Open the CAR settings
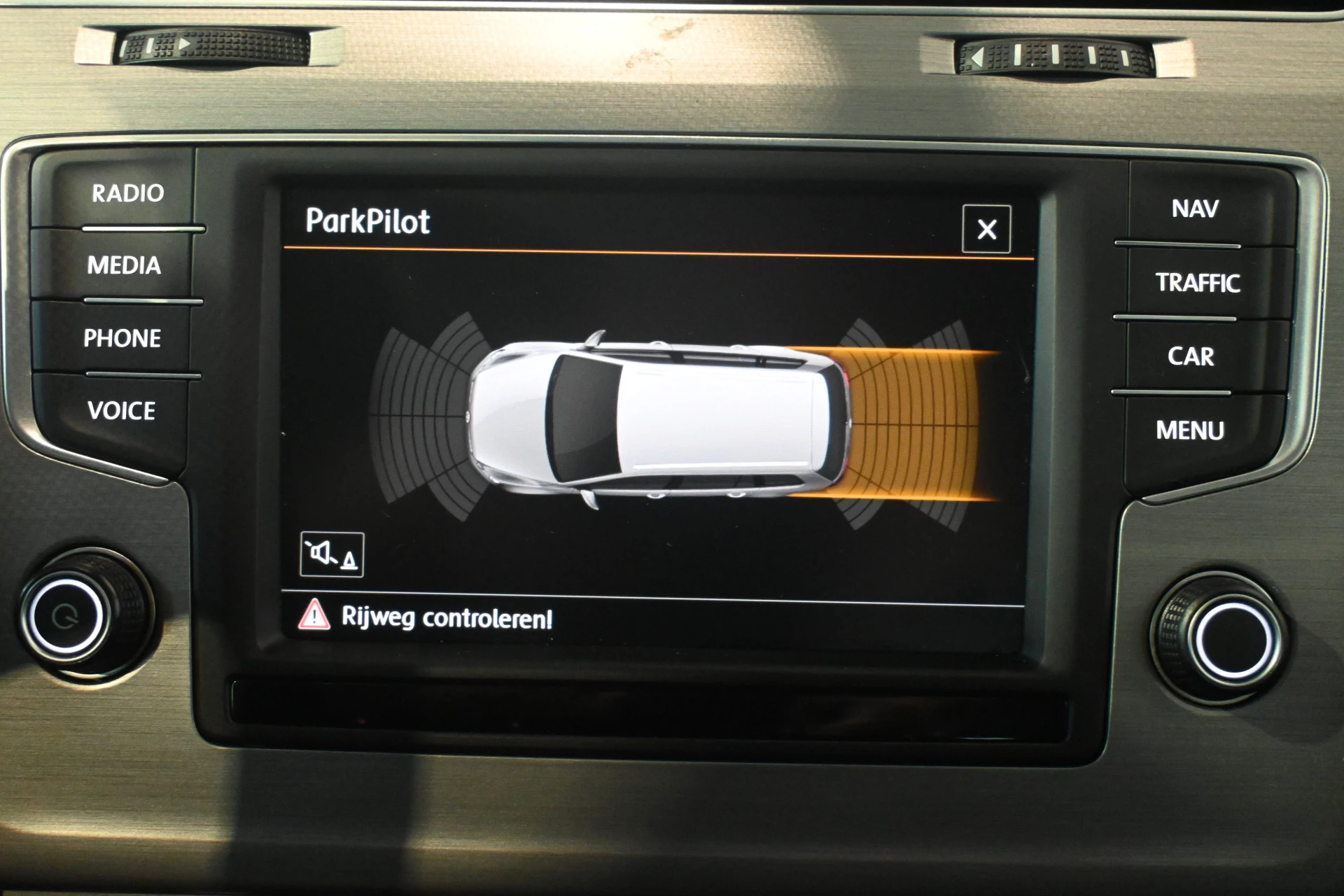 click(1191, 356)
